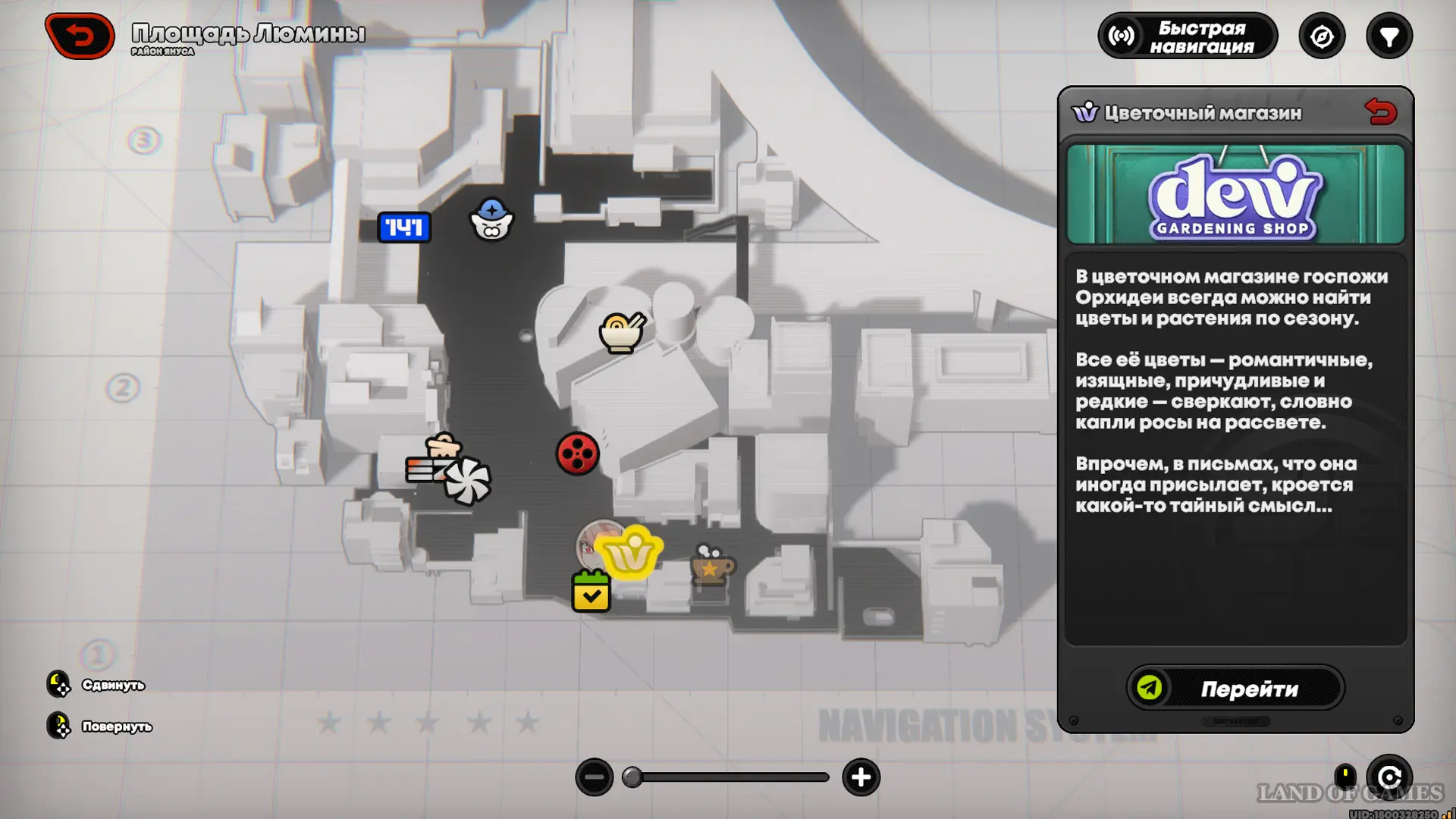Select the calendar checkmark marker
The image size is (1456, 819).
(591, 592)
